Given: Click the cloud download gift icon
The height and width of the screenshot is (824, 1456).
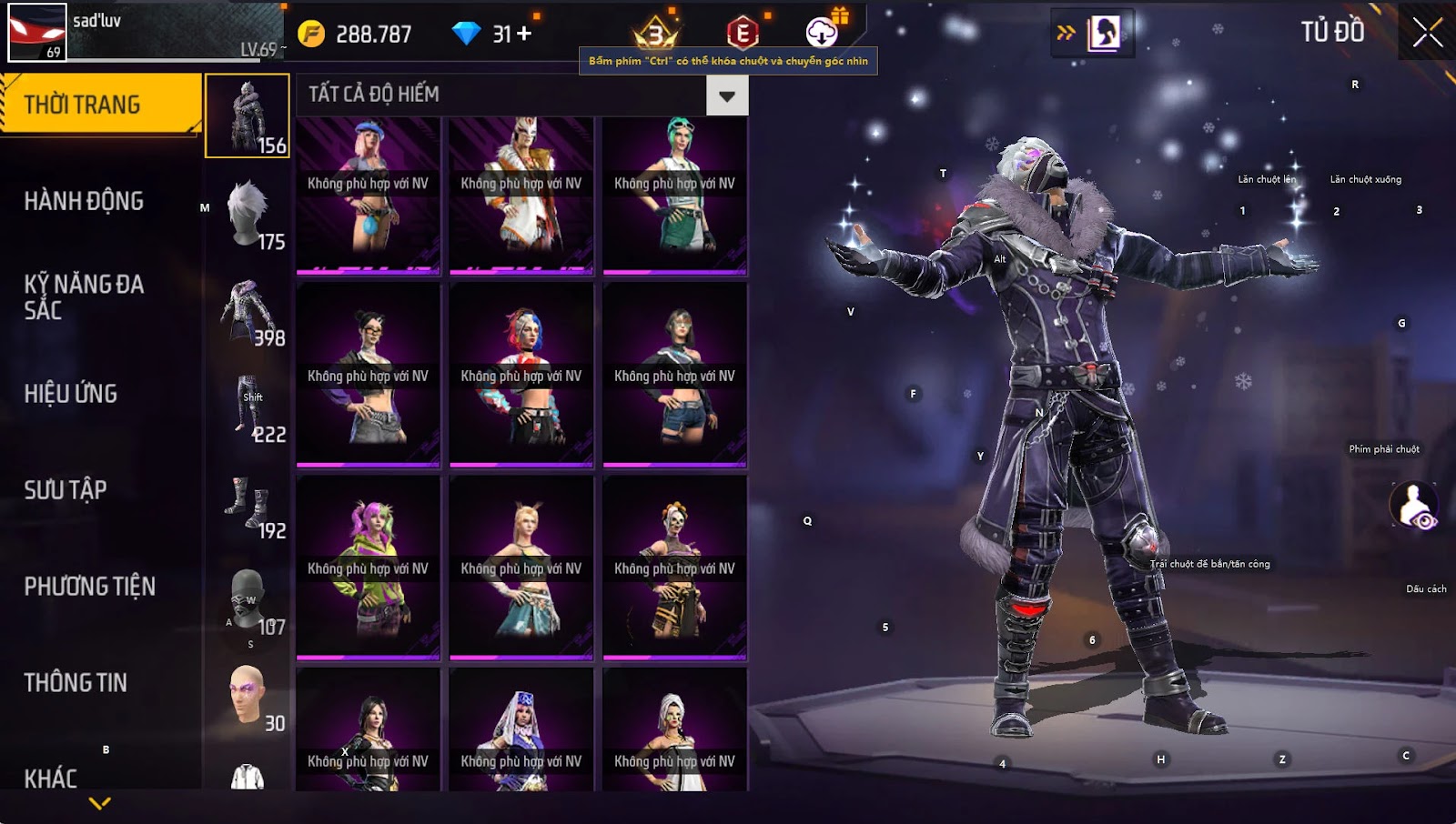Looking at the screenshot, I should click(823, 33).
